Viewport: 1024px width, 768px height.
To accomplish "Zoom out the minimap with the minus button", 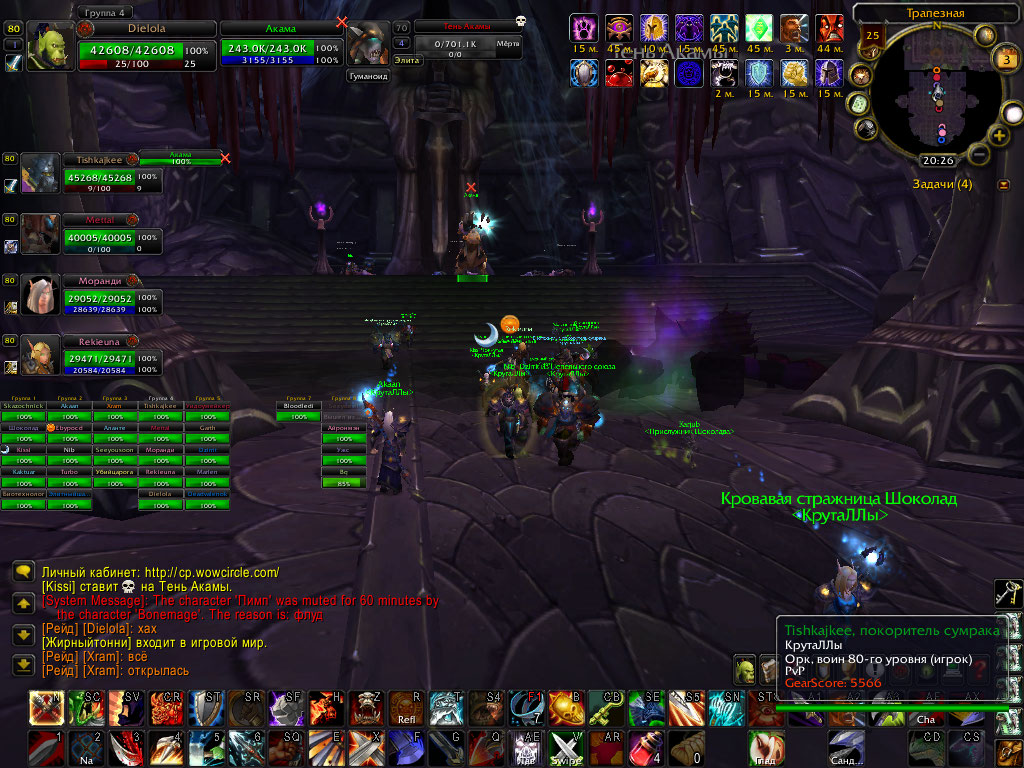I will (x=979, y=155).
